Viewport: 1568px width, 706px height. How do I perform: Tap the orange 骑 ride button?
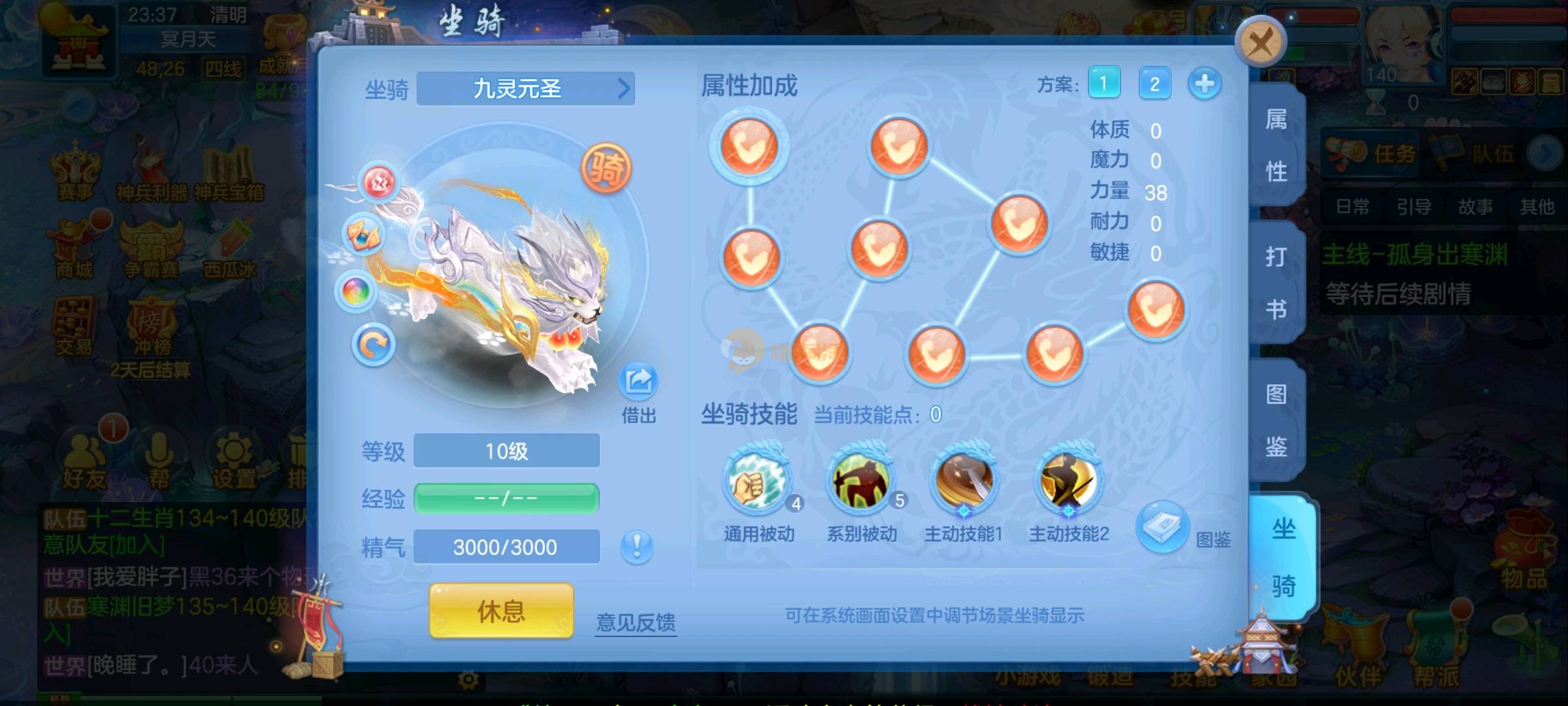tap(606, 169)
